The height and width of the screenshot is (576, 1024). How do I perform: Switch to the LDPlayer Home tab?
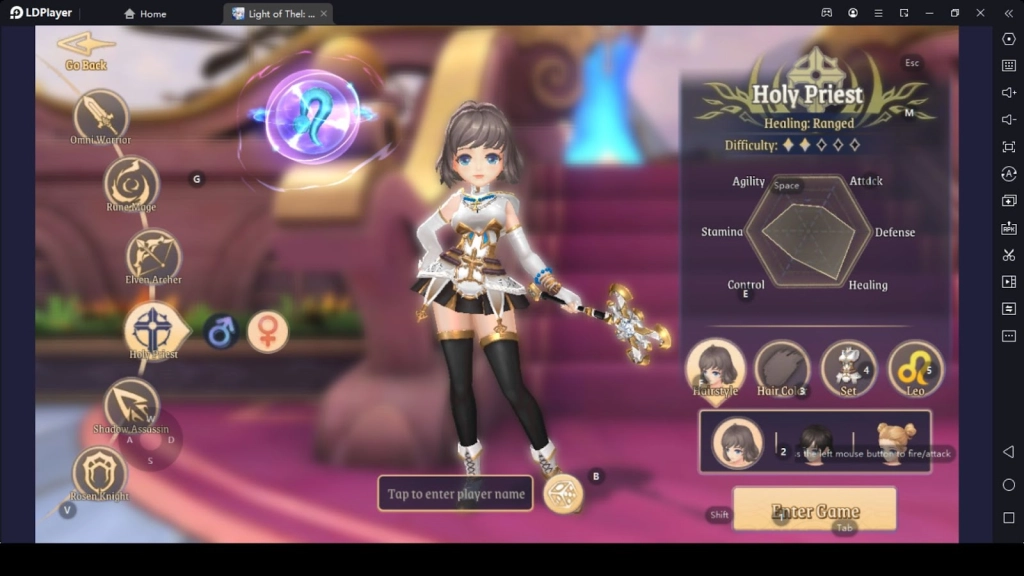click(145, 14)
